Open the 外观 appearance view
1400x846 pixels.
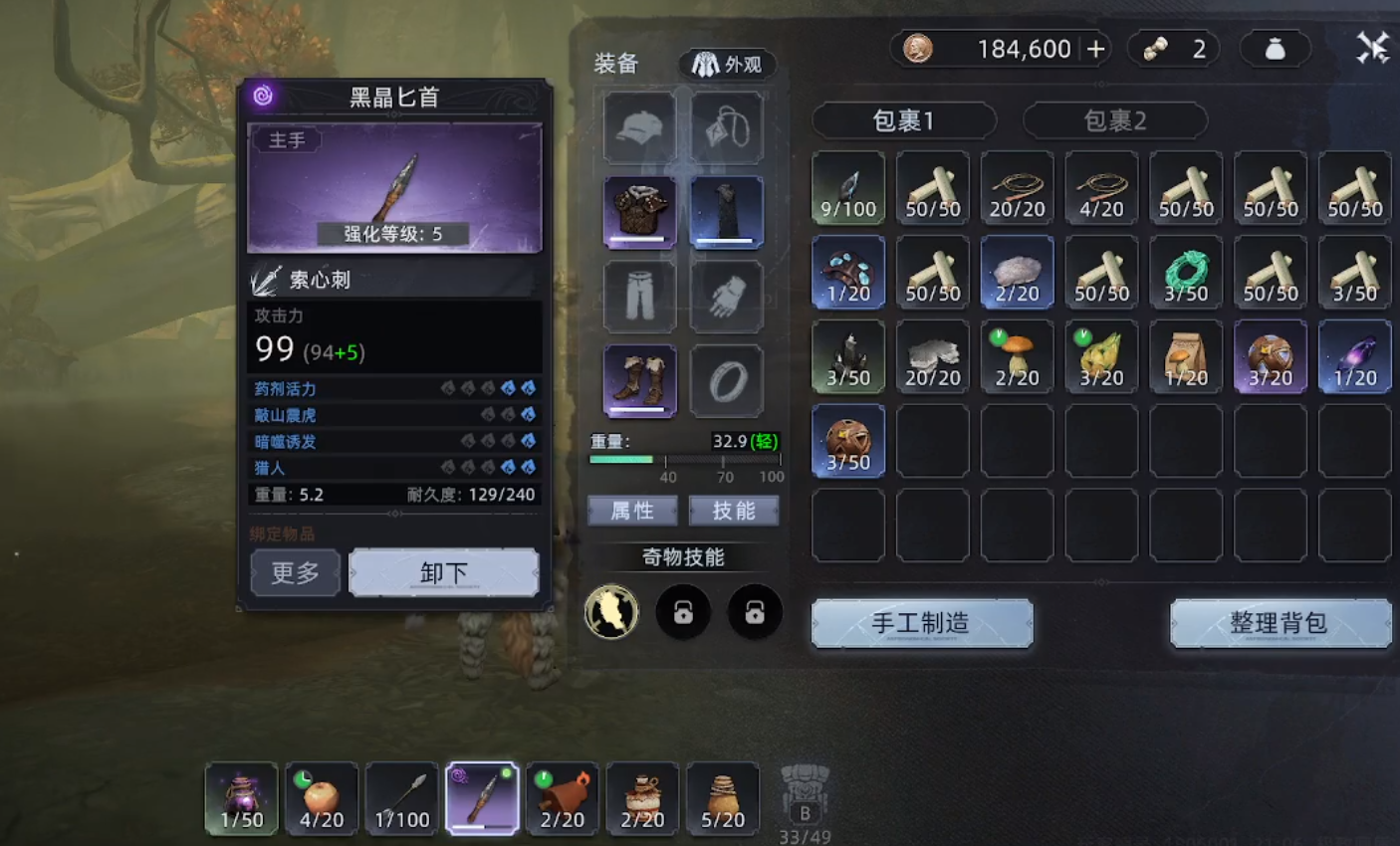(728, 65)
